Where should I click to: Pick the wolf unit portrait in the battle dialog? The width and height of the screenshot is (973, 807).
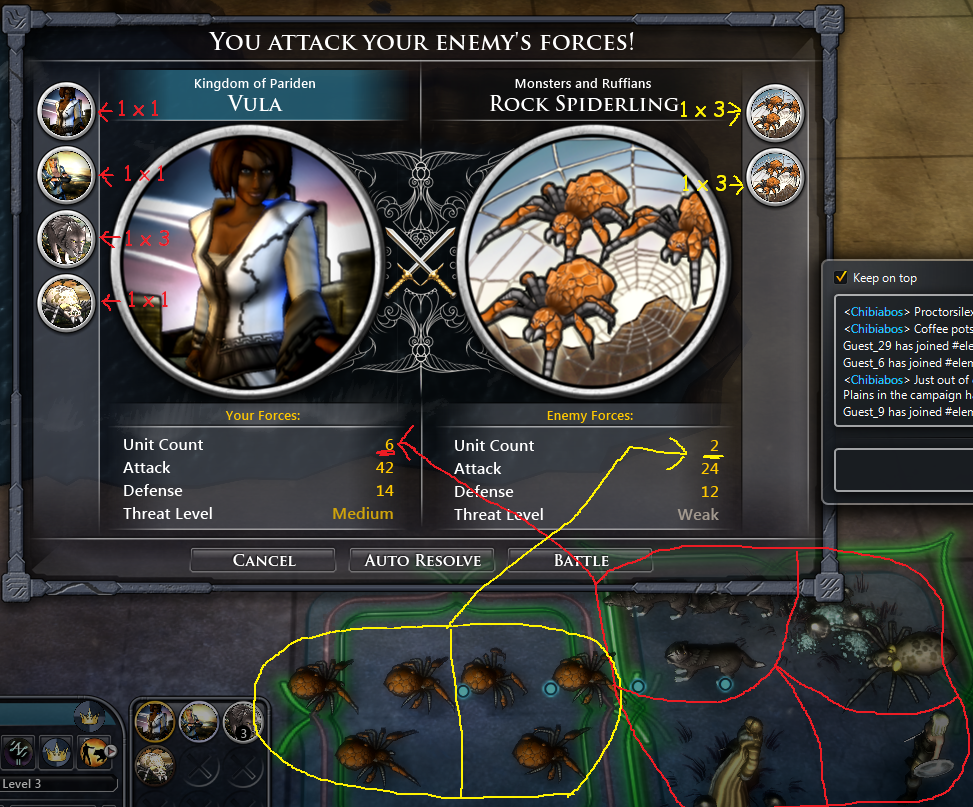66,239
